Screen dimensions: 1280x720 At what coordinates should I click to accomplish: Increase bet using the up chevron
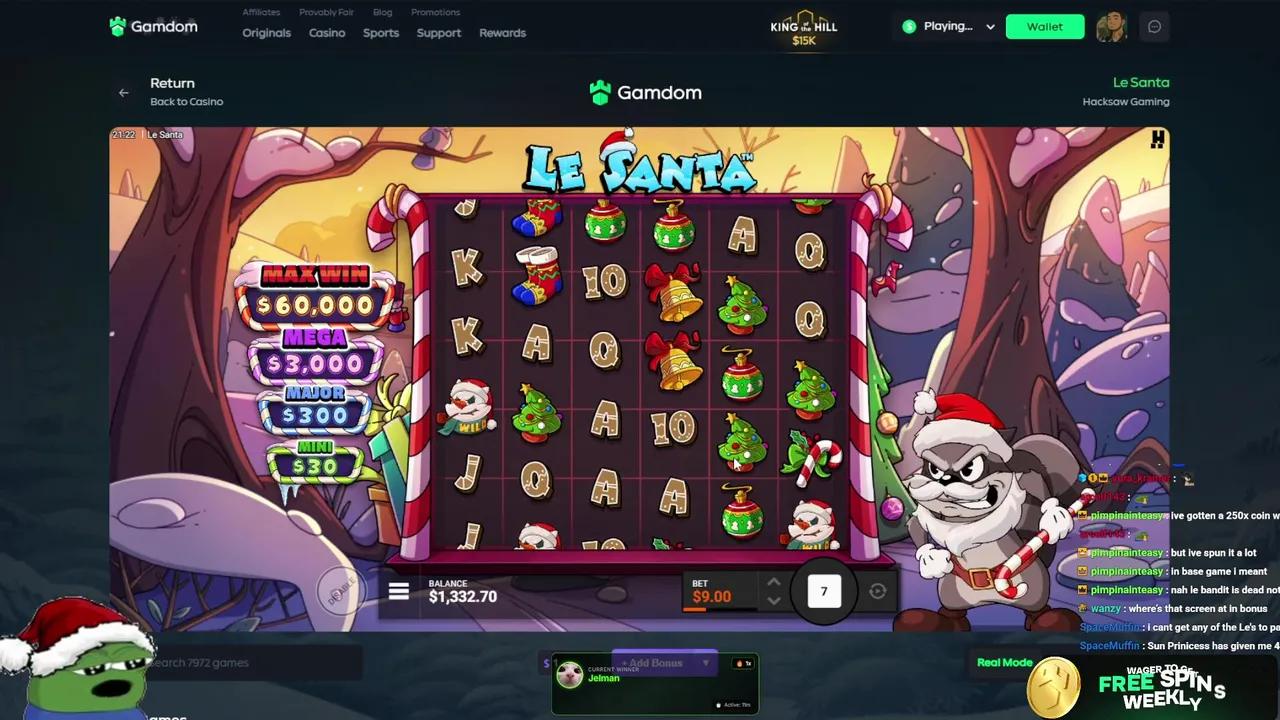(x=774, y=581)
